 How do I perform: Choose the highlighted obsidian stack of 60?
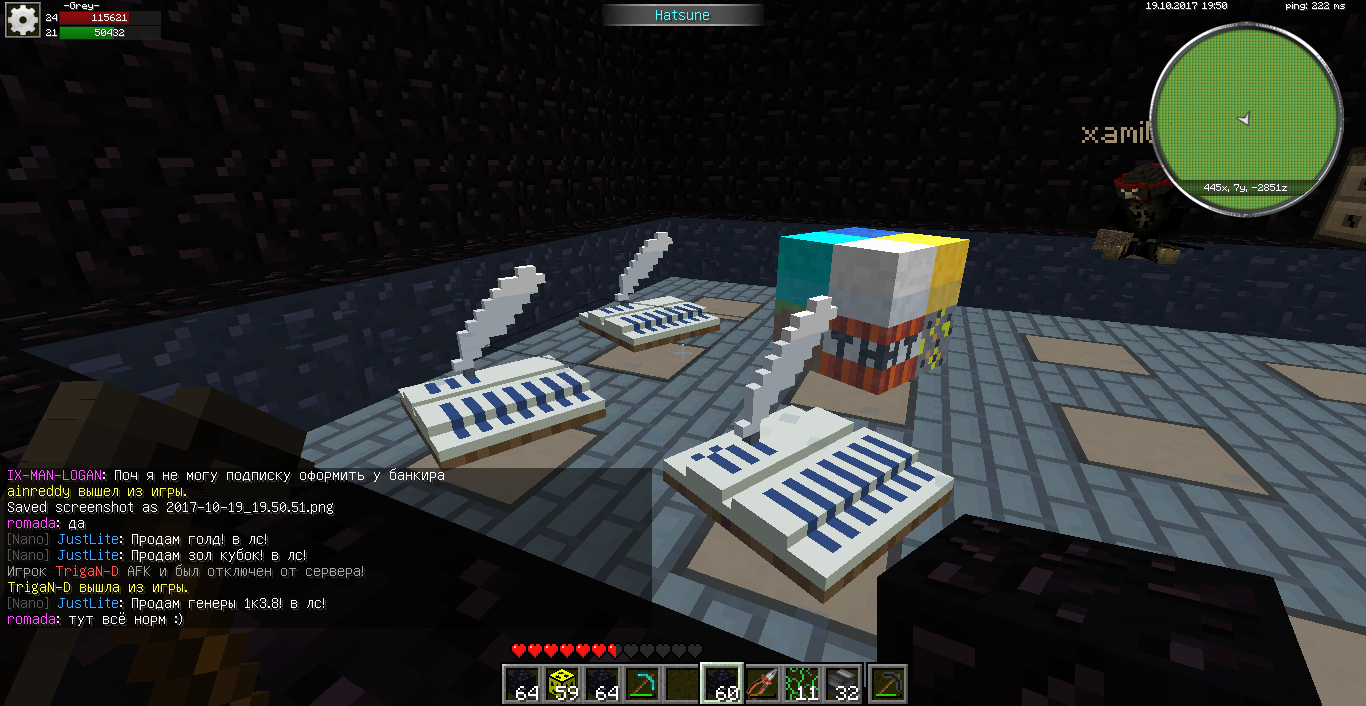click(723, 683)
